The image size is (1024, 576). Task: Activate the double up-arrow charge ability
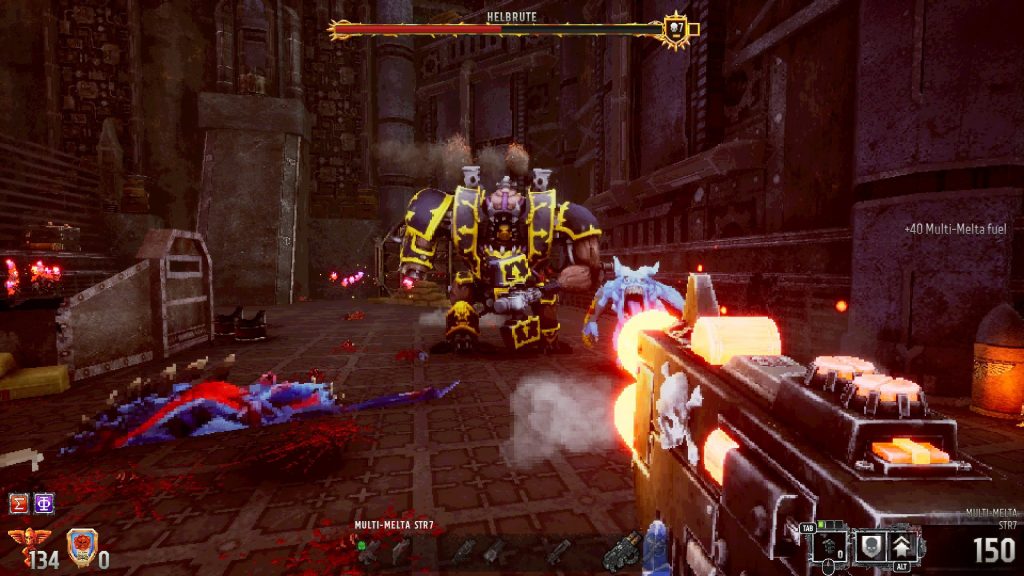pos(903,545)
